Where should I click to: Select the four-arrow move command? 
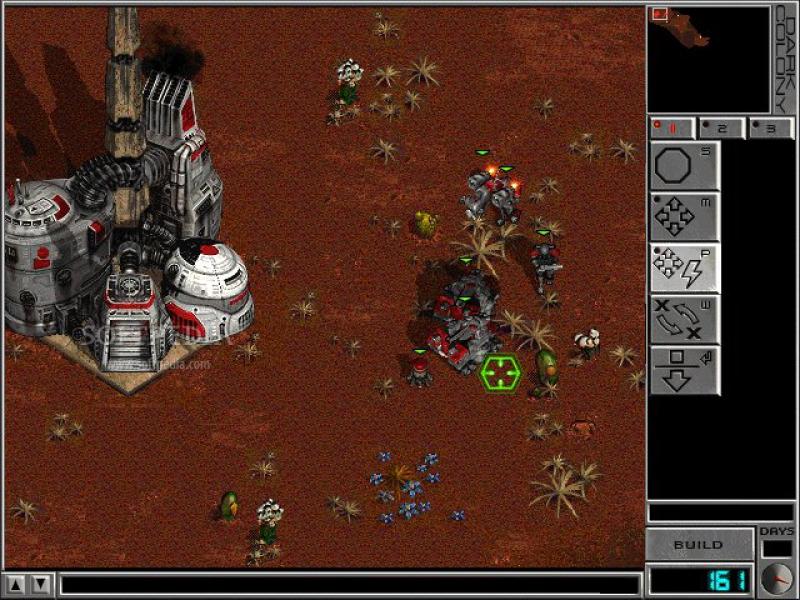[684, 217]
